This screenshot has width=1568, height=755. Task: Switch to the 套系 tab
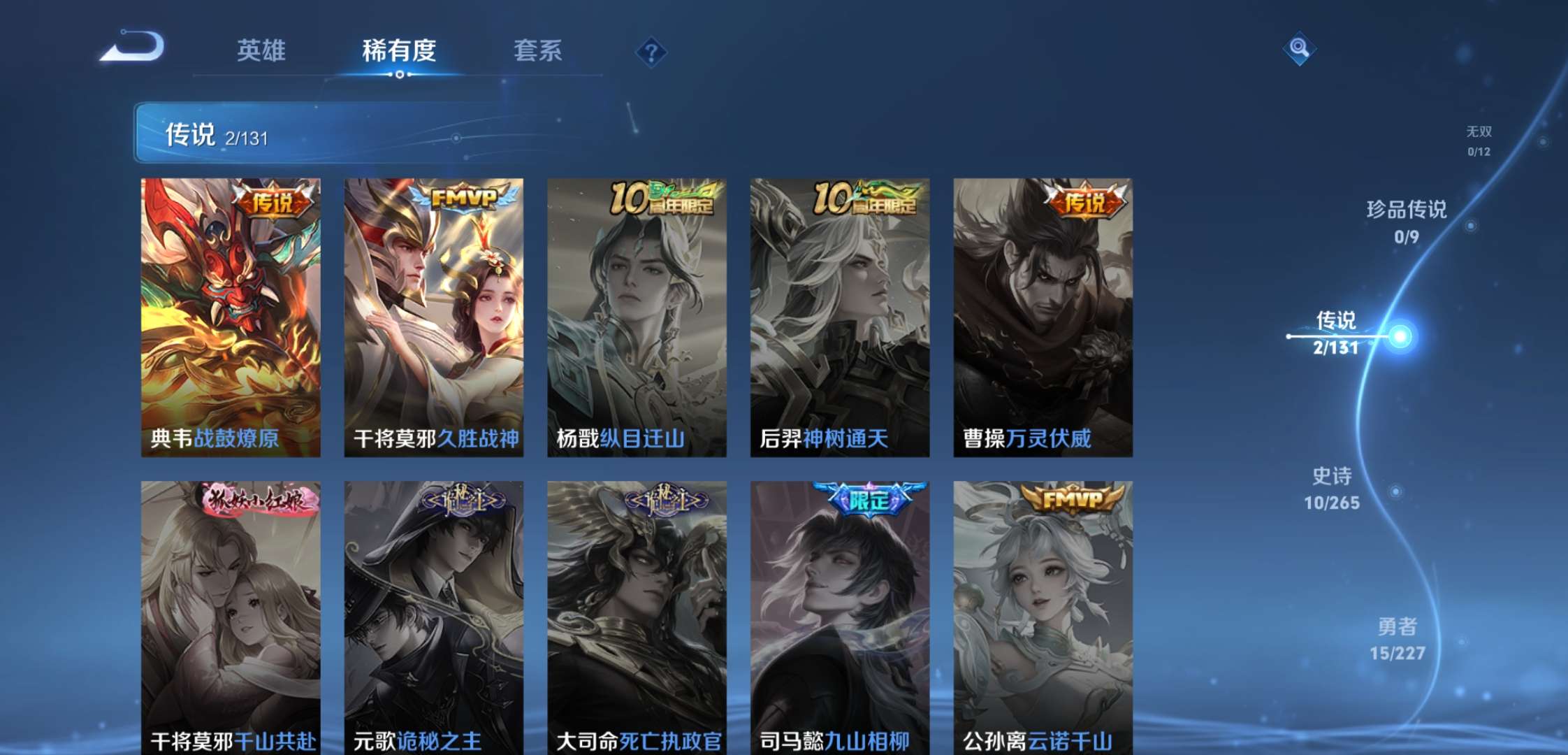coord(539,50)
